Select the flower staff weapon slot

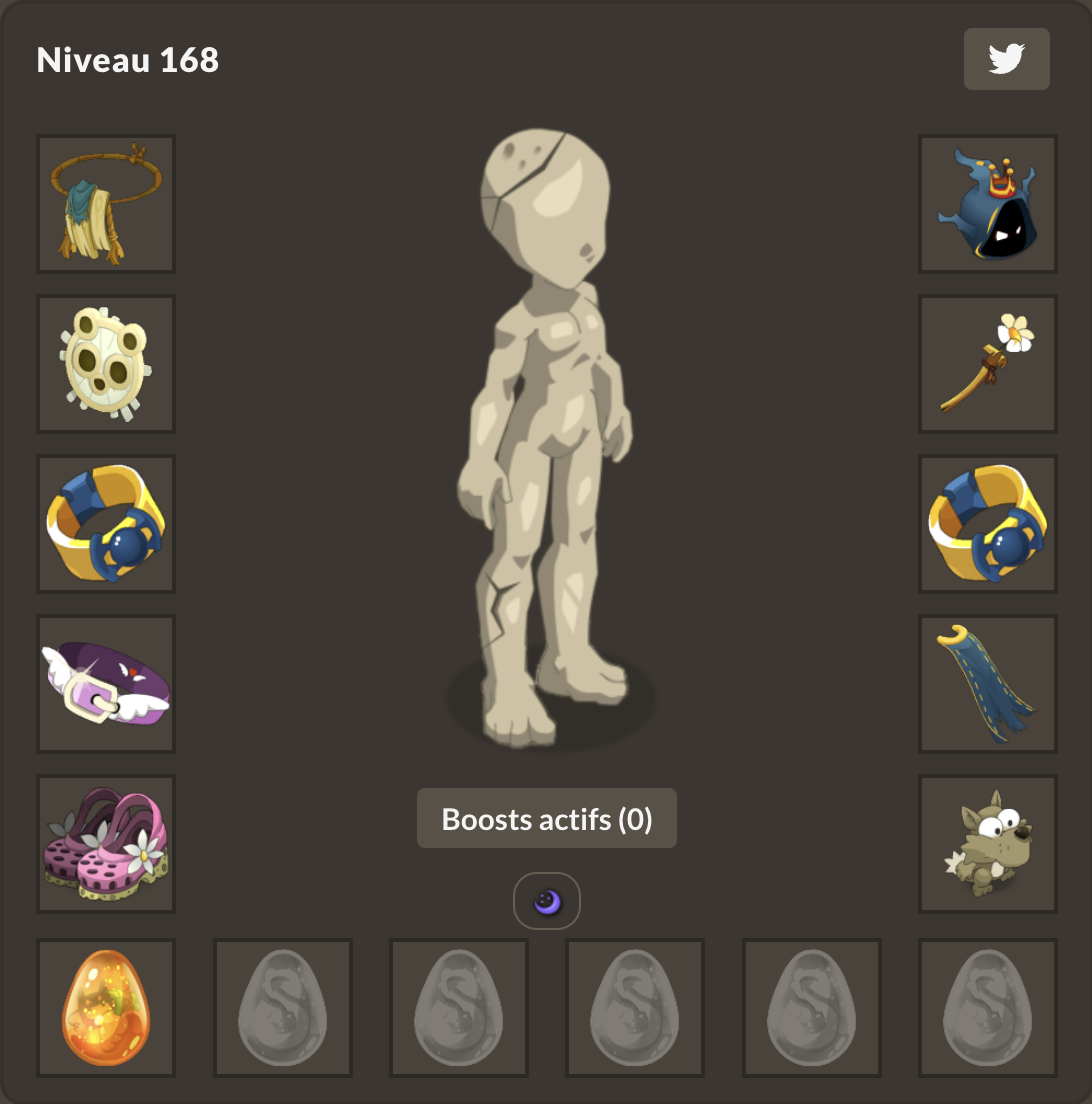(x=988, y=364)
